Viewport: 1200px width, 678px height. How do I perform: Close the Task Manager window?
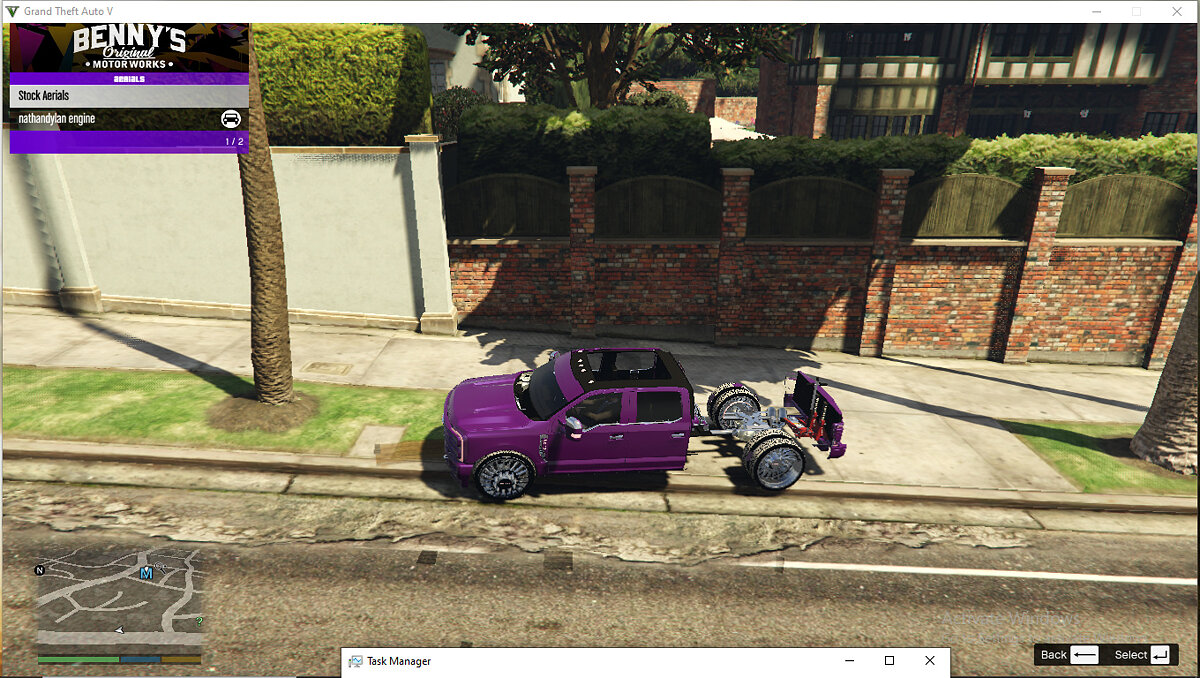pyautogui.click(x=930, y=661)
